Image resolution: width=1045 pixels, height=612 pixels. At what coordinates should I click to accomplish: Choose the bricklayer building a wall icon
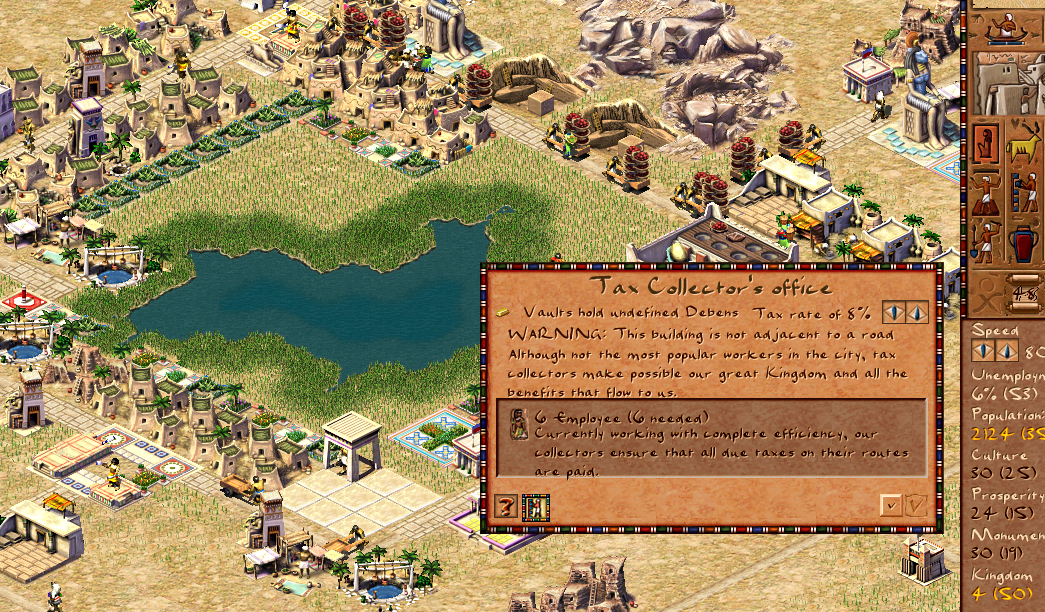(x=1024, y=193)
